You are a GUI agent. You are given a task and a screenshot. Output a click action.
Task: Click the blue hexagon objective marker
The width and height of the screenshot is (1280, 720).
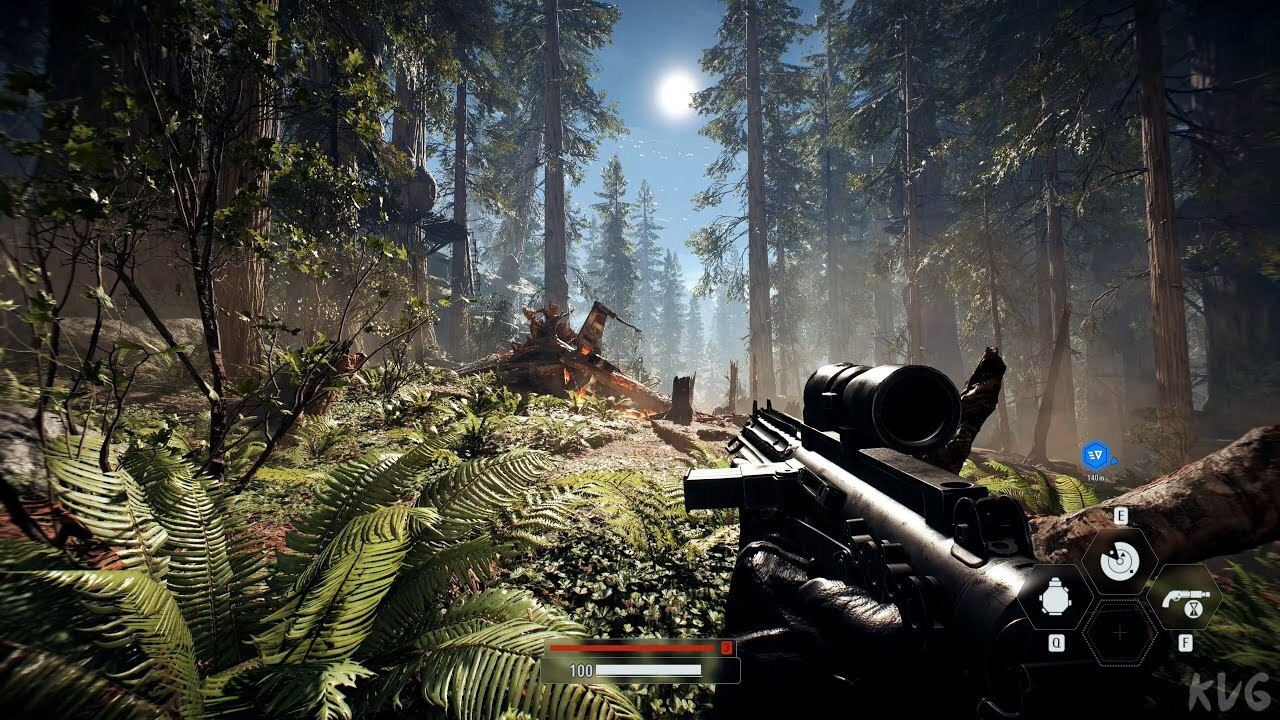(x=1095, y=456)
